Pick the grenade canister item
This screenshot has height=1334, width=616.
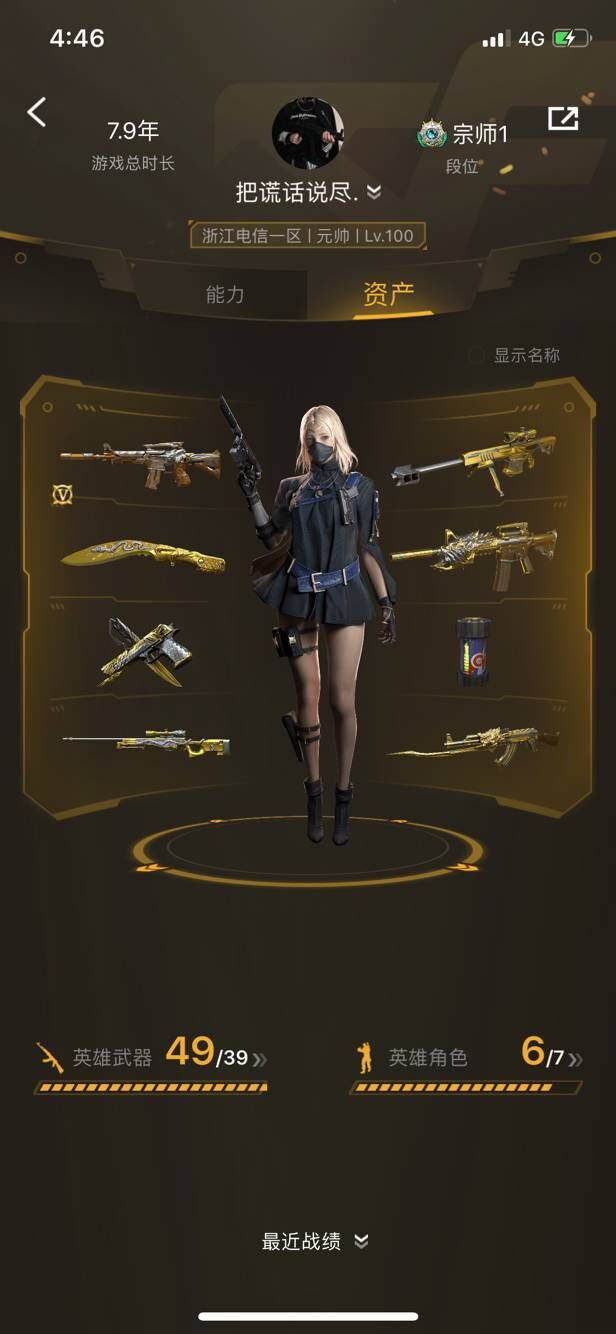(474, 651)
